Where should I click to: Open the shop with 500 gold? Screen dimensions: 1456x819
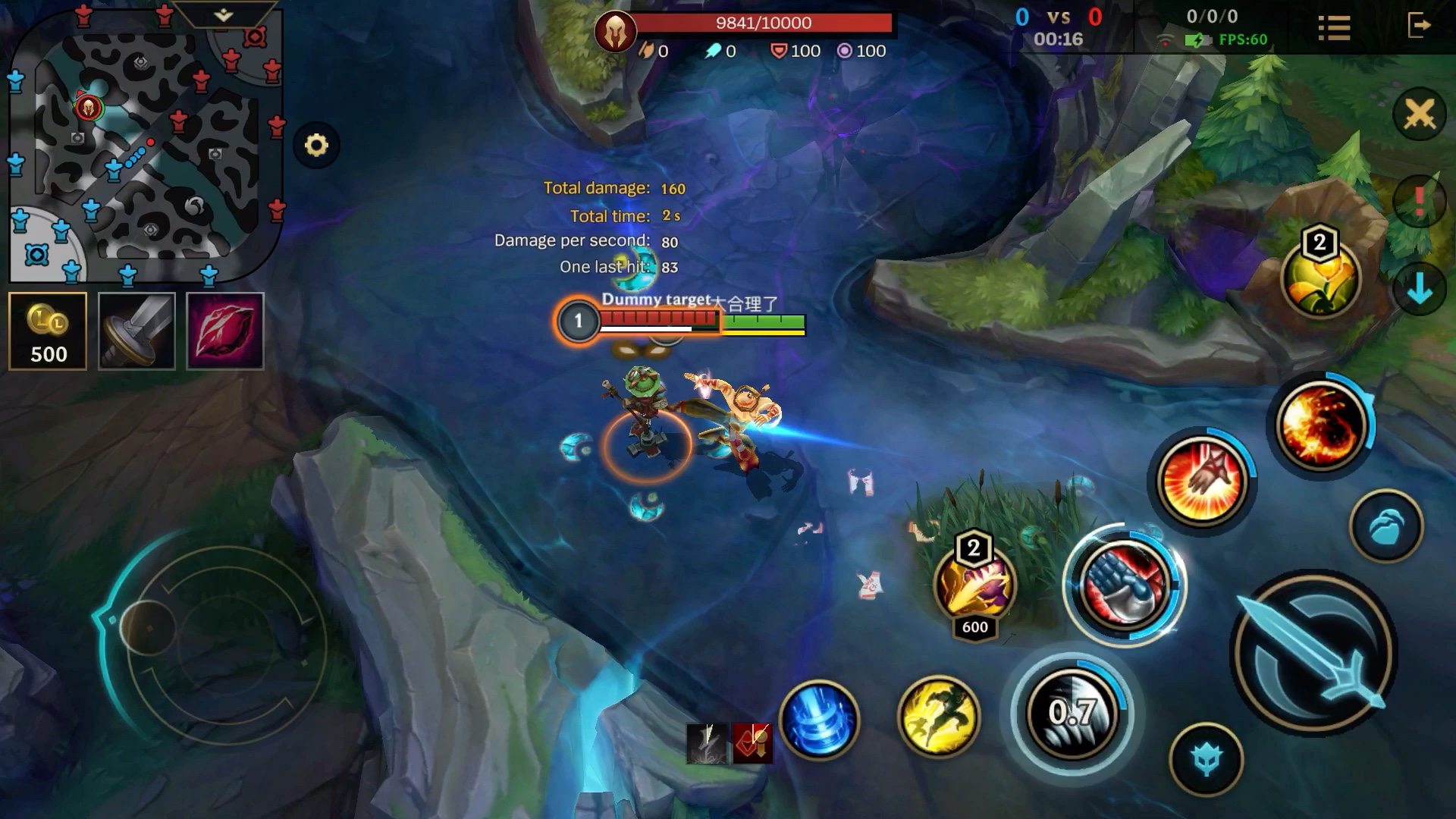pos(48,331)
